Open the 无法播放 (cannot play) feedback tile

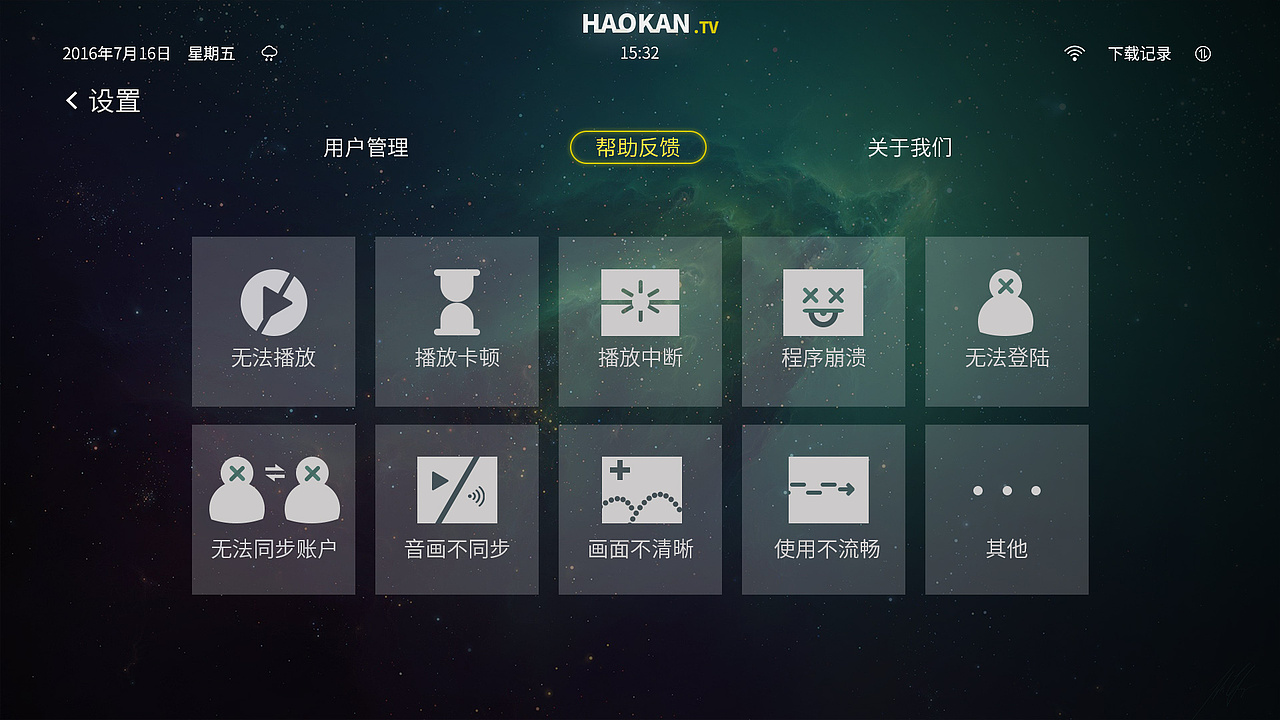(273, 321)
